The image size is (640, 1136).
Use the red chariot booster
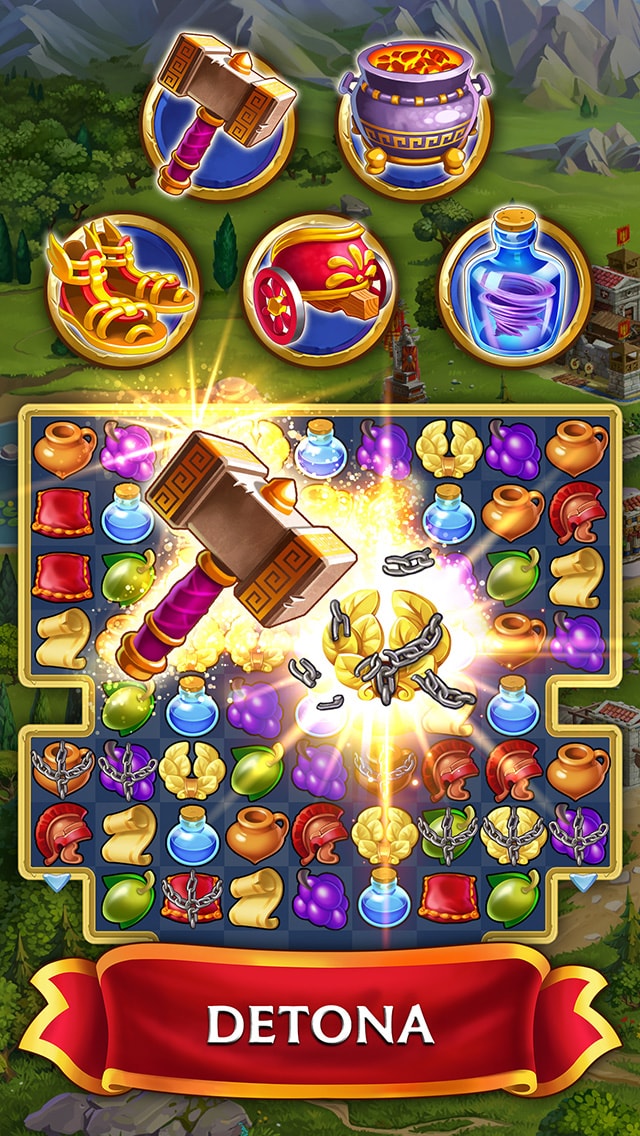pos(319,289)
